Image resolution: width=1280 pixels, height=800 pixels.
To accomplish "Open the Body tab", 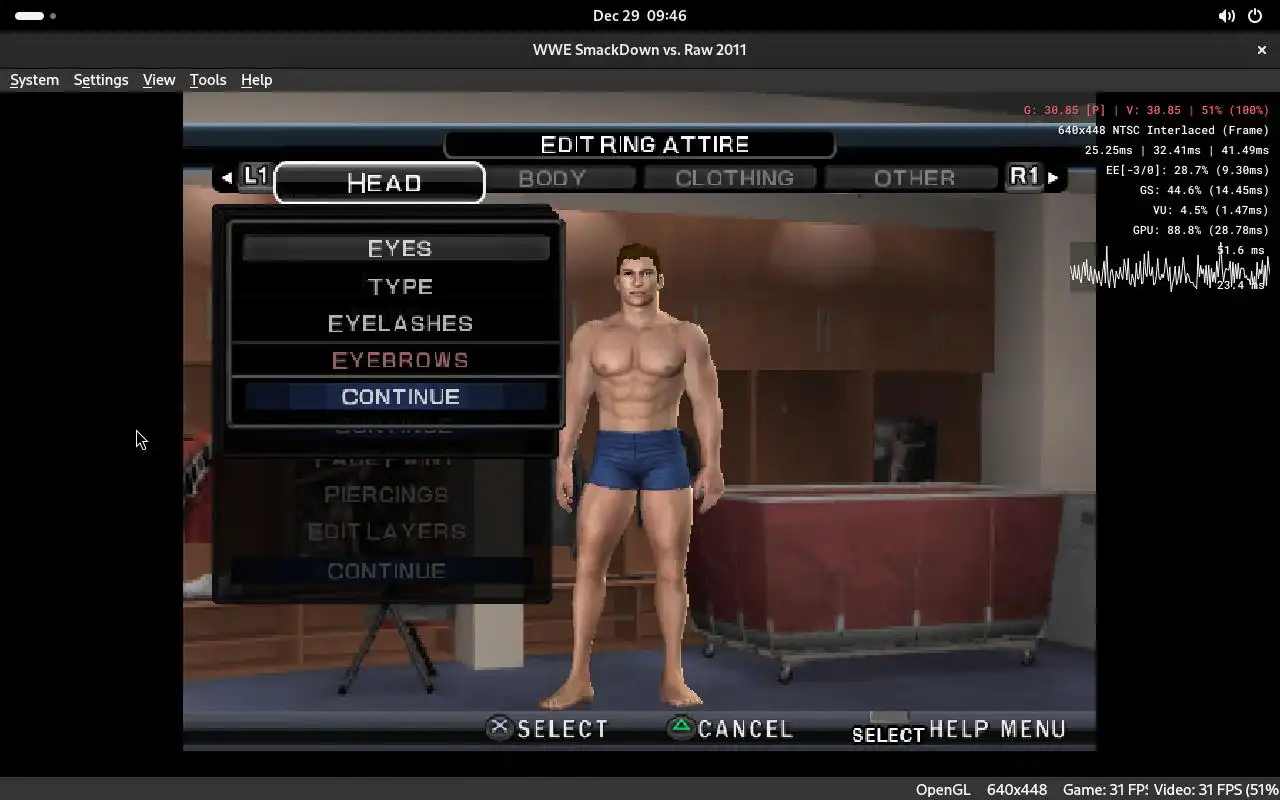I will [x=552, y=178].
